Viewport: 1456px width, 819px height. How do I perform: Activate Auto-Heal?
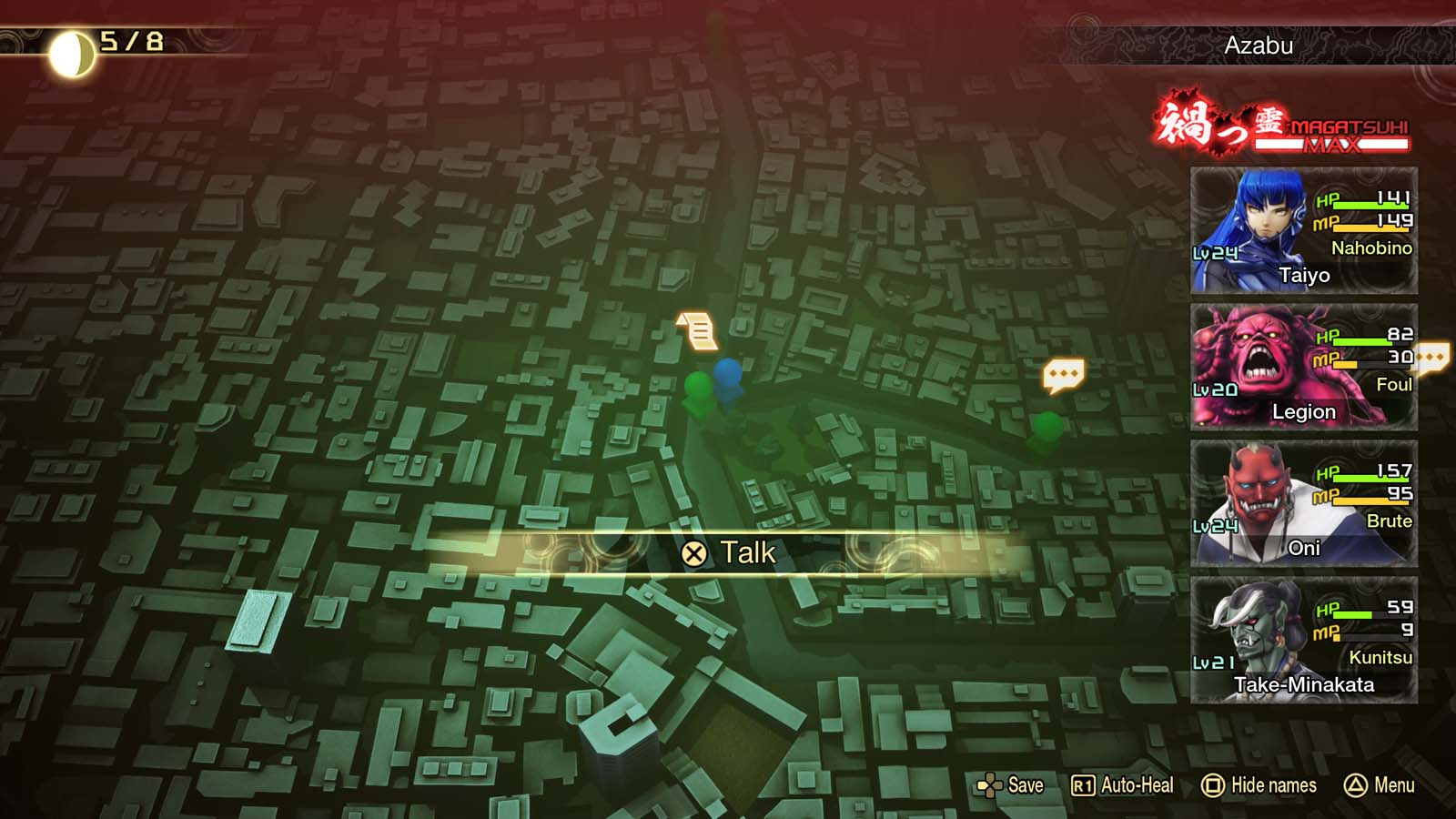1122,785
